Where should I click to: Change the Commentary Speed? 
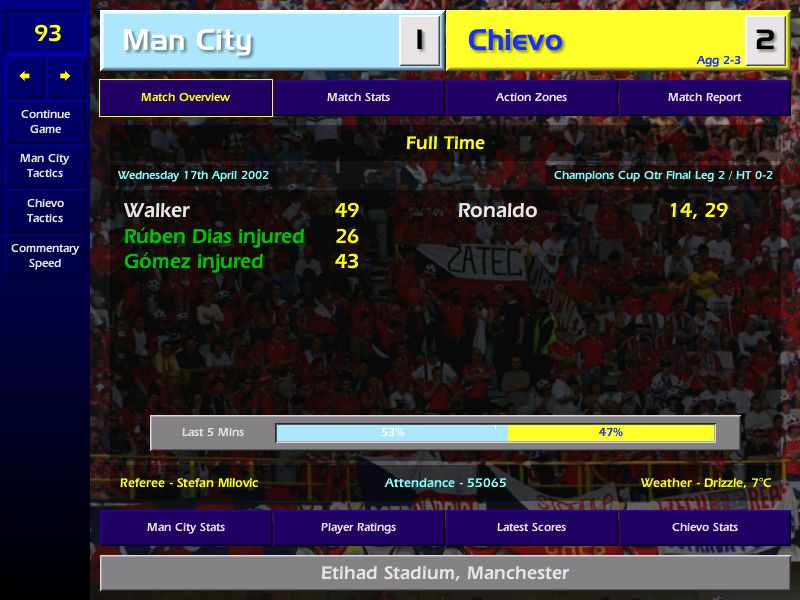point(45,256)
